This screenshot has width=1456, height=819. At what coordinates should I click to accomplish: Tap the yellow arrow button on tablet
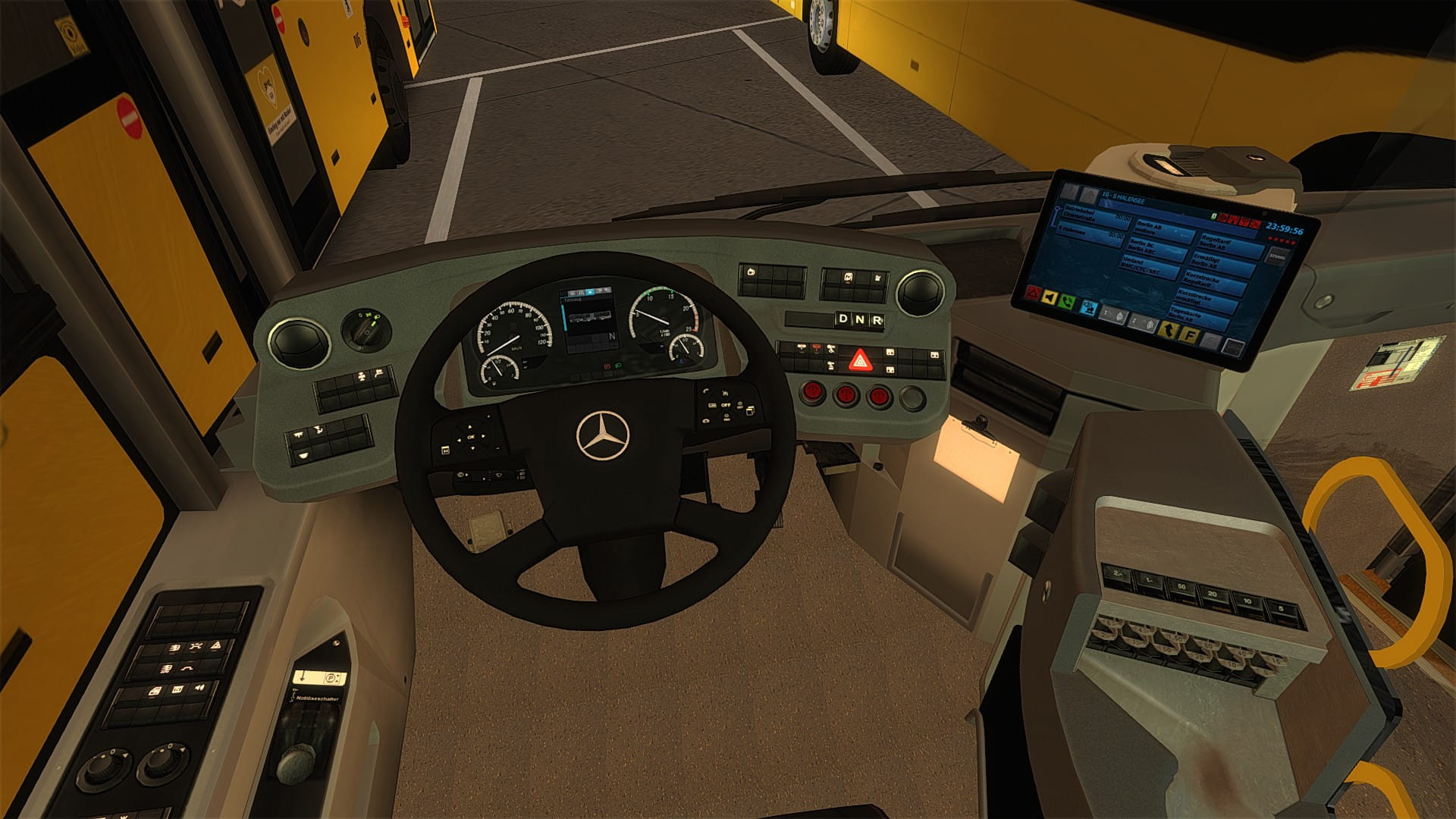coord(1168,329)
